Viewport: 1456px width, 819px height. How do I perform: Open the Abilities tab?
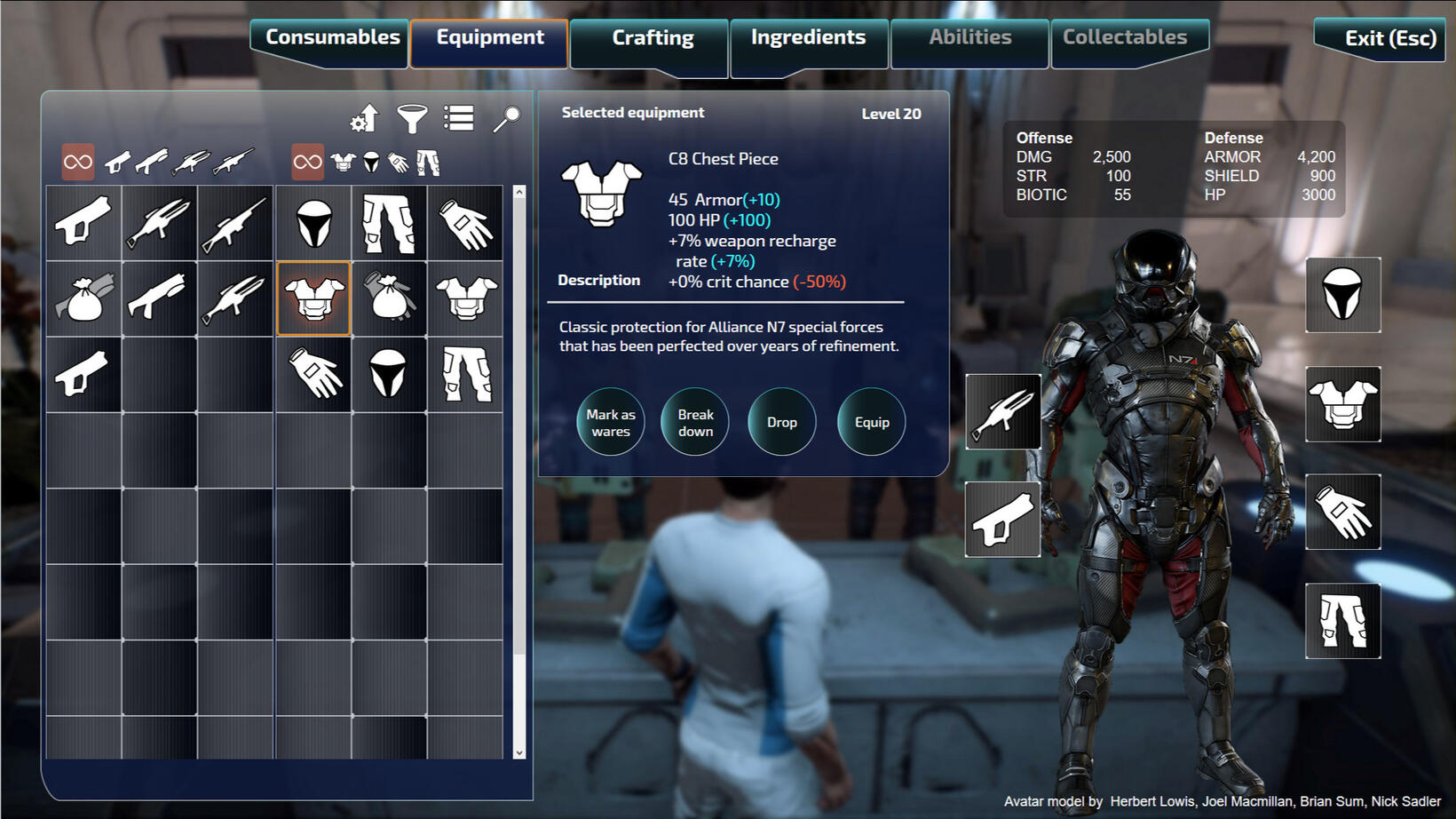coord(969,38)
